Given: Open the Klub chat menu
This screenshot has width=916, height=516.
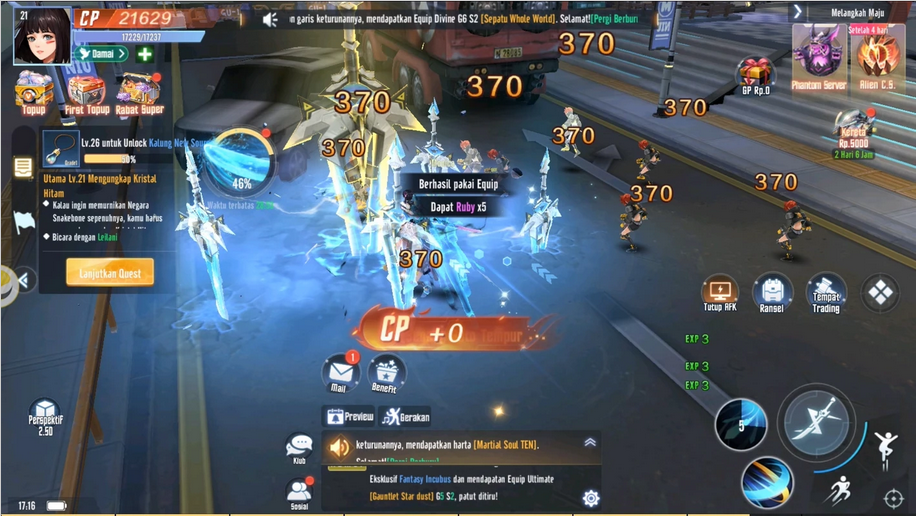Looking at the screenshot, I should (x=299, y=448).
